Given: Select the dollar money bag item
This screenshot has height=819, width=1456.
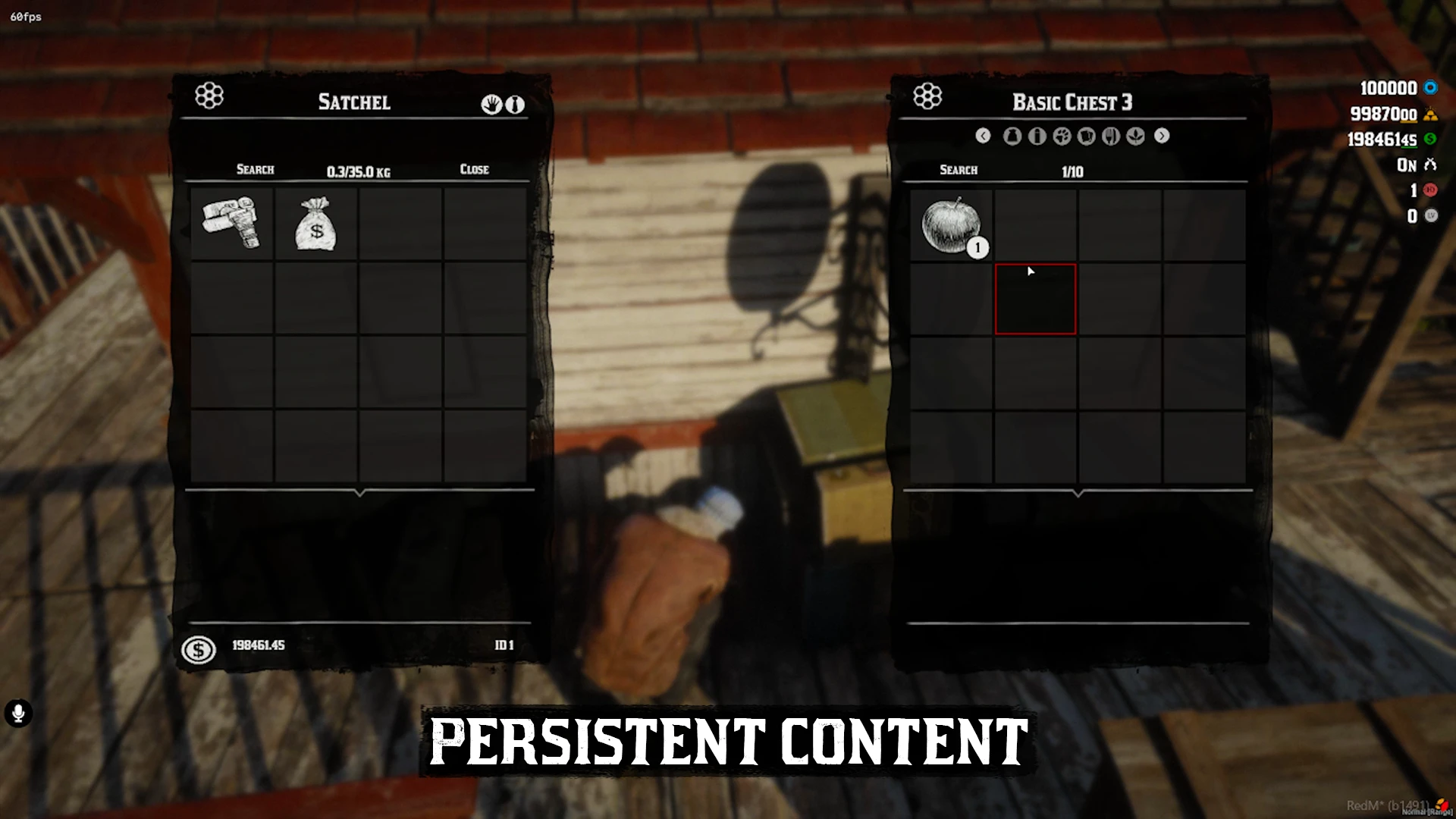Looking at the screenshot, I should pos(315,224).
